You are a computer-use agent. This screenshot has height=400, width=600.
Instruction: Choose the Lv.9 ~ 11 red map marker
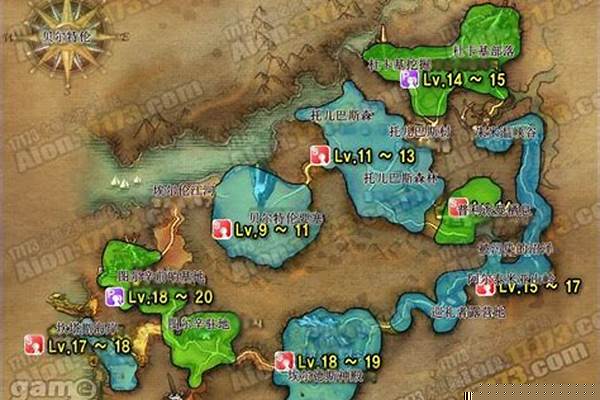pos(220,229)
